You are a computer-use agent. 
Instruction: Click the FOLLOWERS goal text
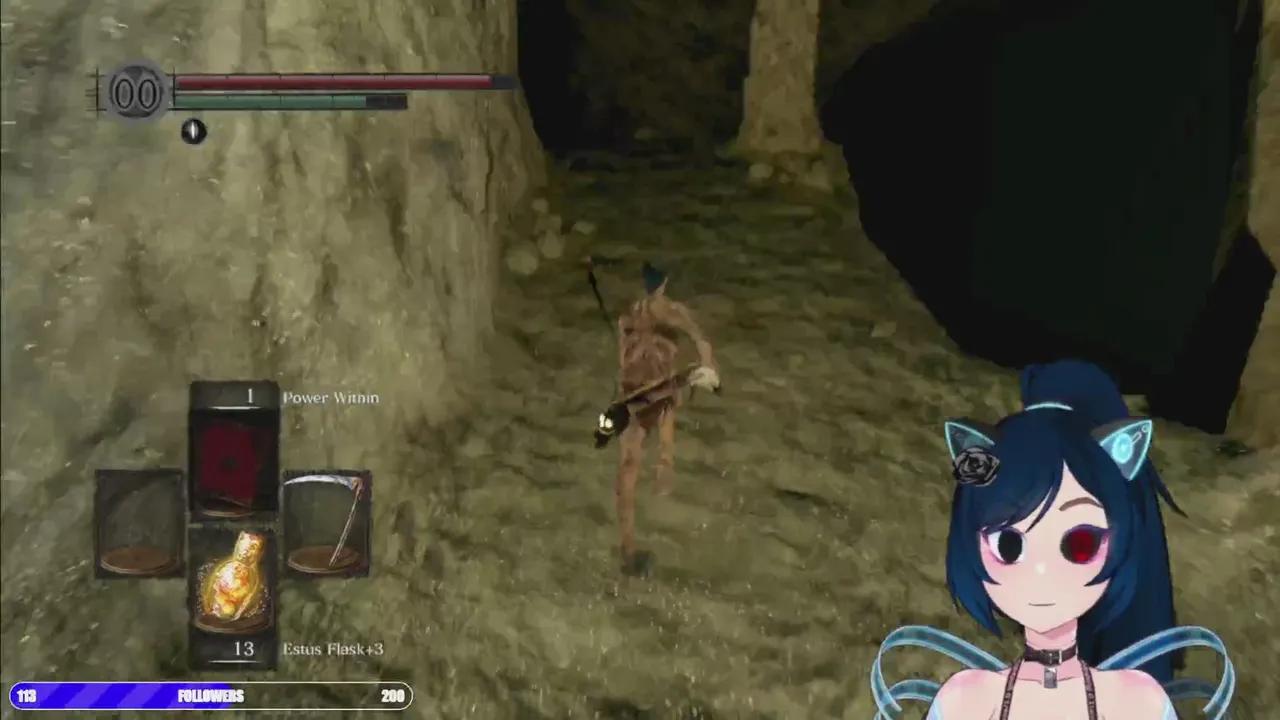point(211,696)
